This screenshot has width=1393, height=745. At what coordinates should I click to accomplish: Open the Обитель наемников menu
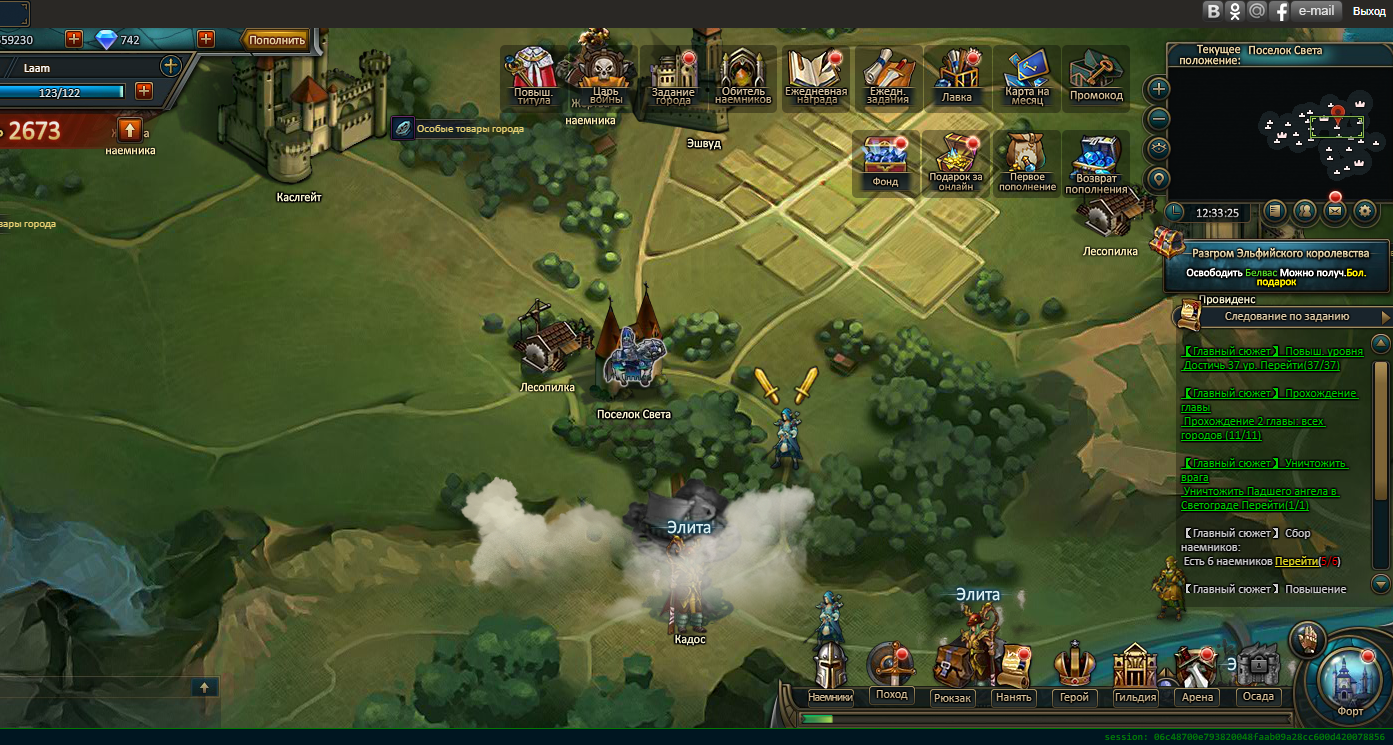(x=743, y=76)
